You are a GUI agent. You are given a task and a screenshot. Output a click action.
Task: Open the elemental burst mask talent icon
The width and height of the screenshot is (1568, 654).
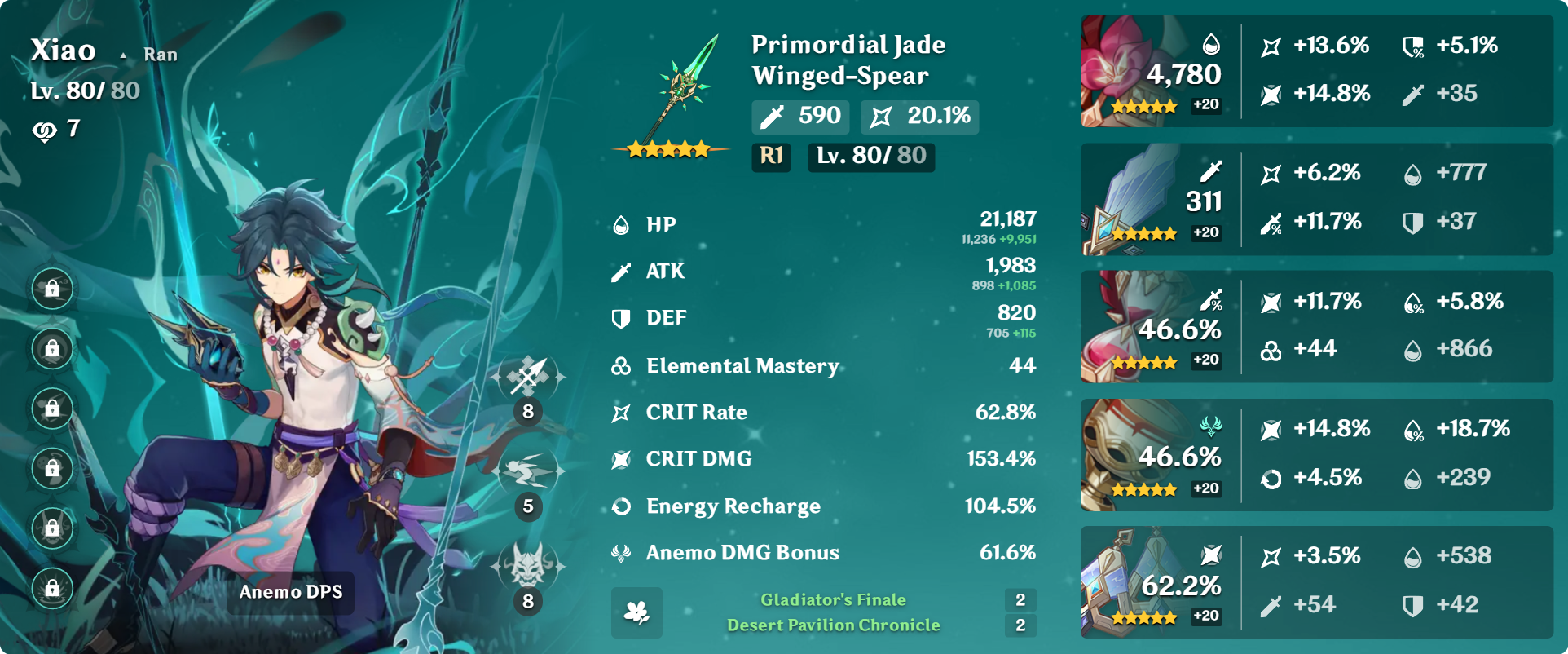[528, 565]
